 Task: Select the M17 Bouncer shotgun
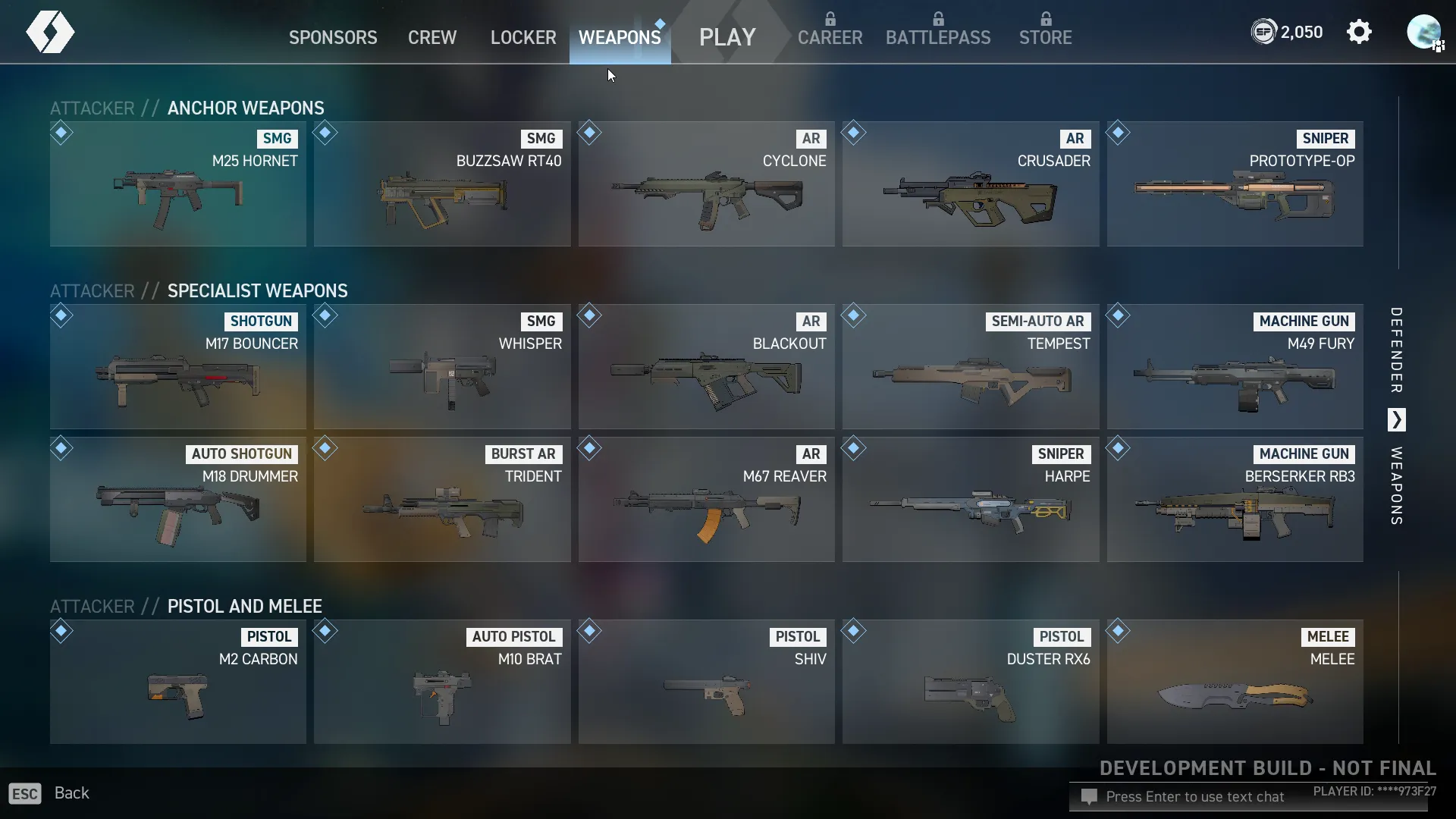(178, 367)
